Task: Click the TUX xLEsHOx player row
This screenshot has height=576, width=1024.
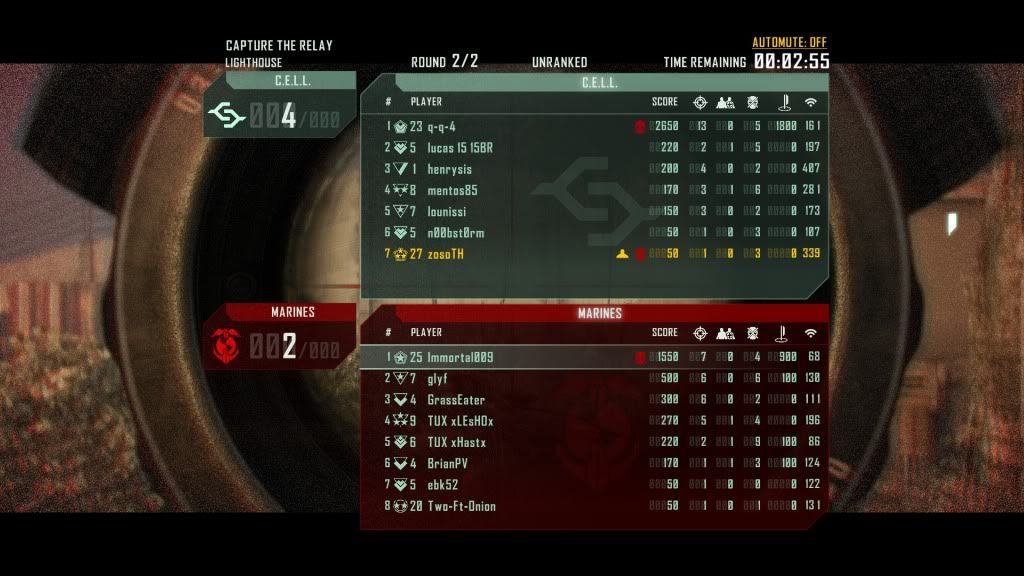Action: click(460, 421)
